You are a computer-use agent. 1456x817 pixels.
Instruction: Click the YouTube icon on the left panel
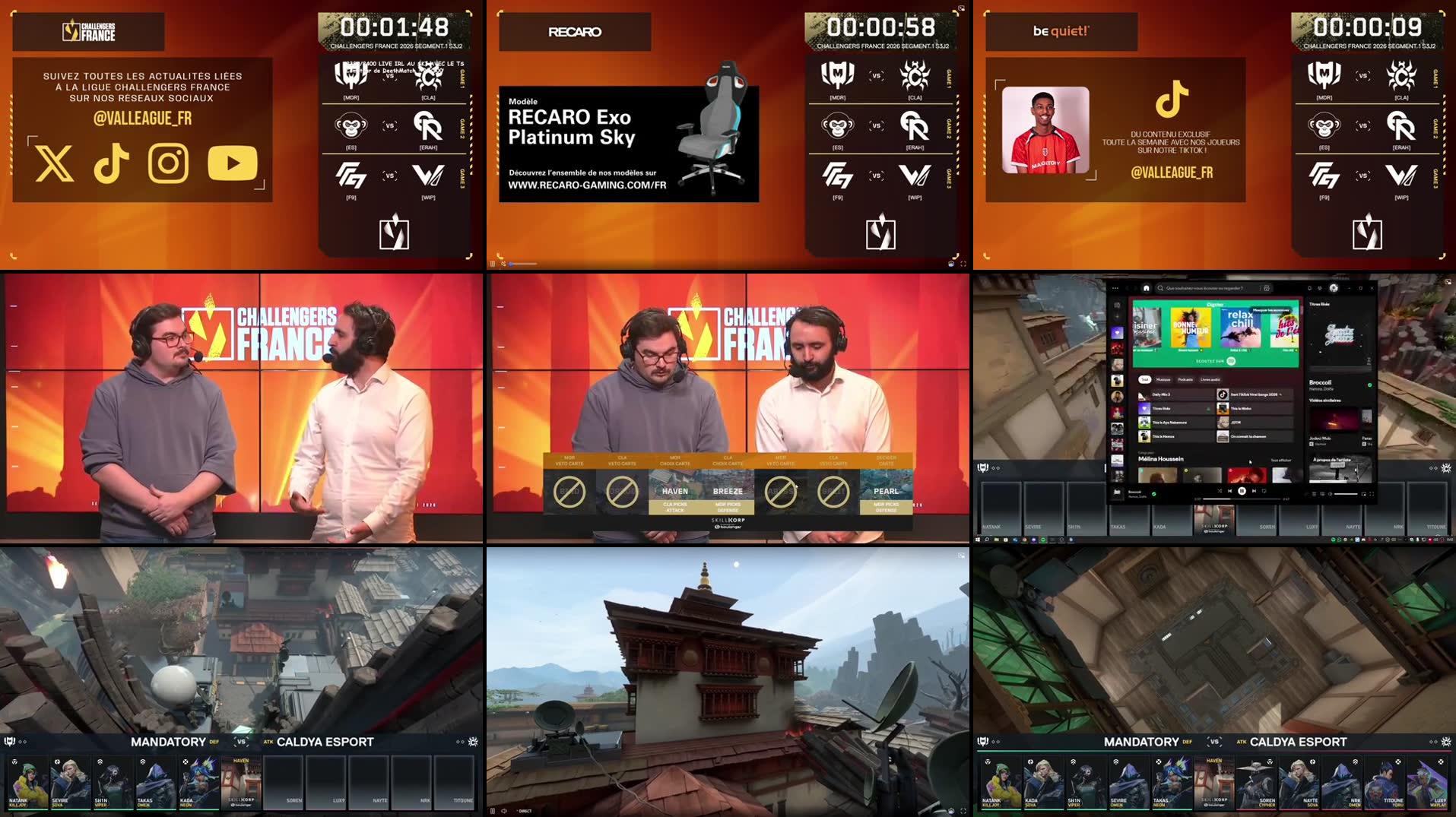pos(232,163)
